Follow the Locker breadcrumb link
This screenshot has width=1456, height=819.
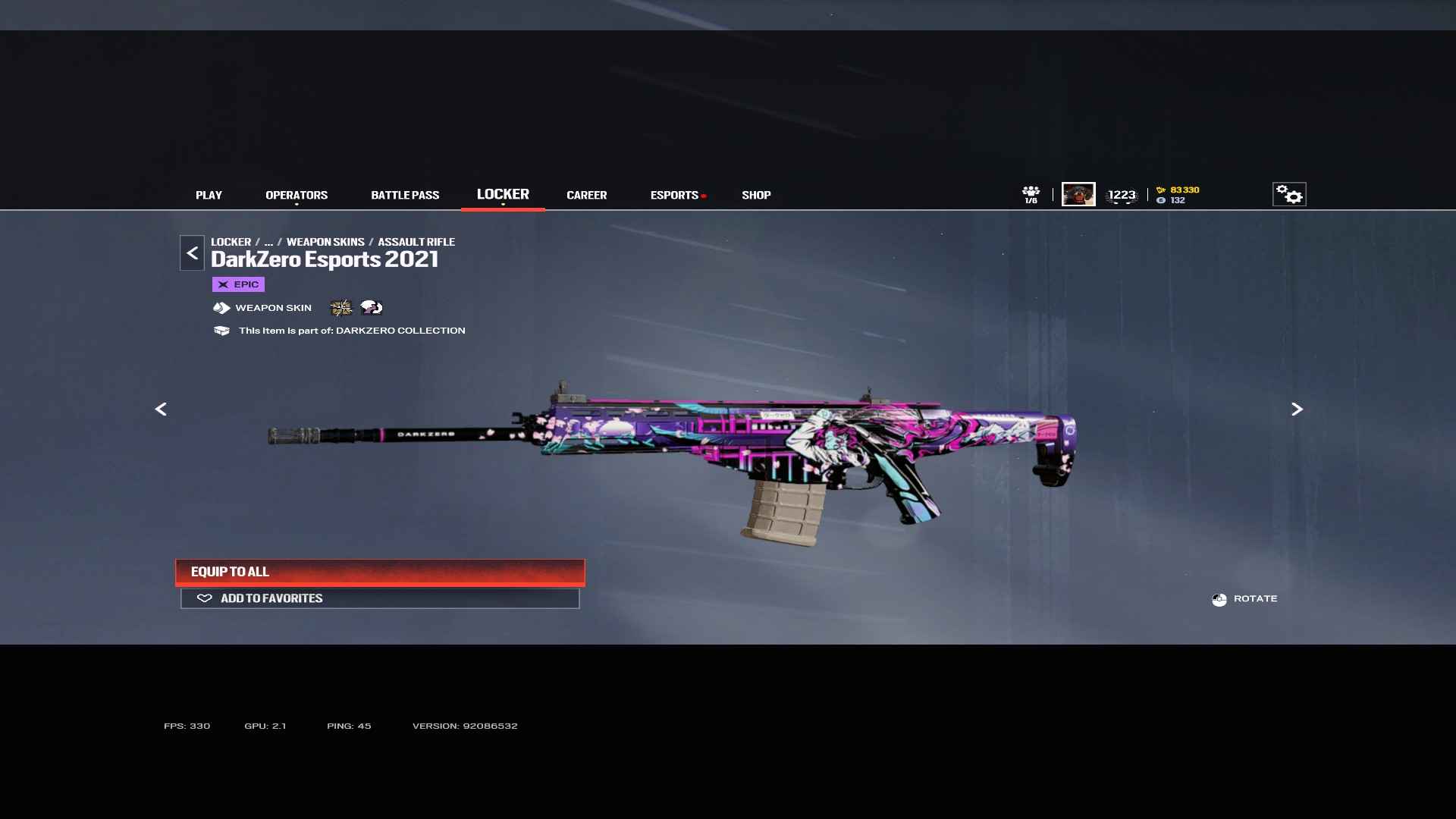point(231,242)
